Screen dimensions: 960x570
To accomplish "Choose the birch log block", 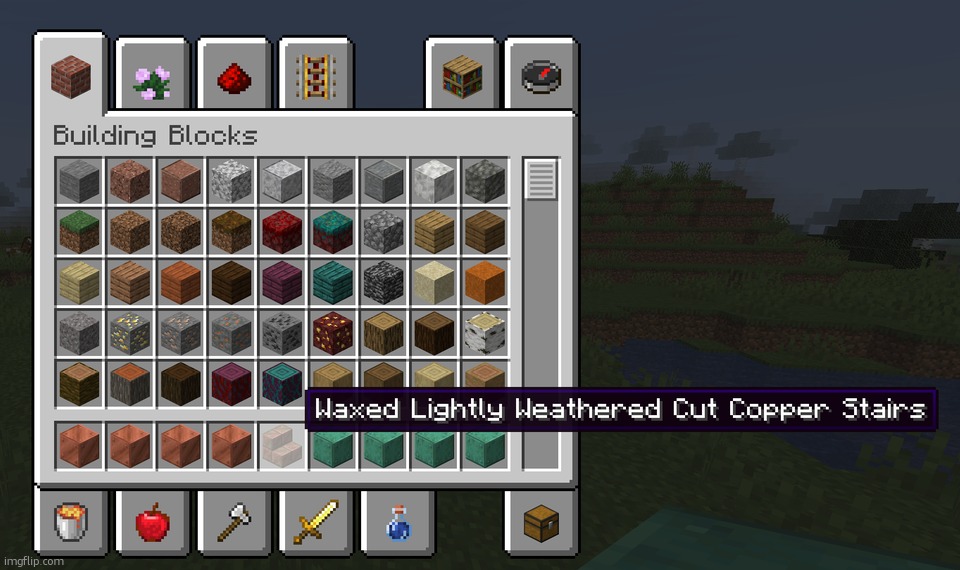I will [x=485, y=334].
